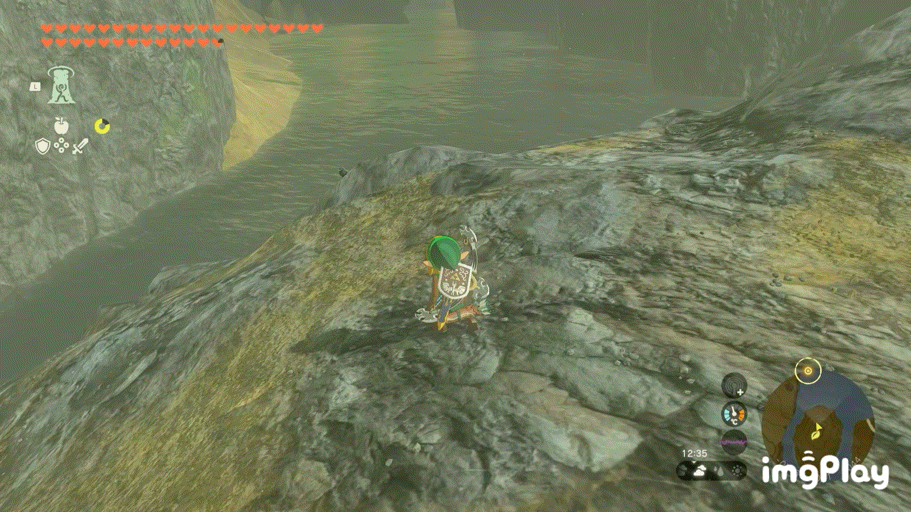Open the apple materials quick-slot
Viewport: 911px width, 512px height.
(60, 126)
